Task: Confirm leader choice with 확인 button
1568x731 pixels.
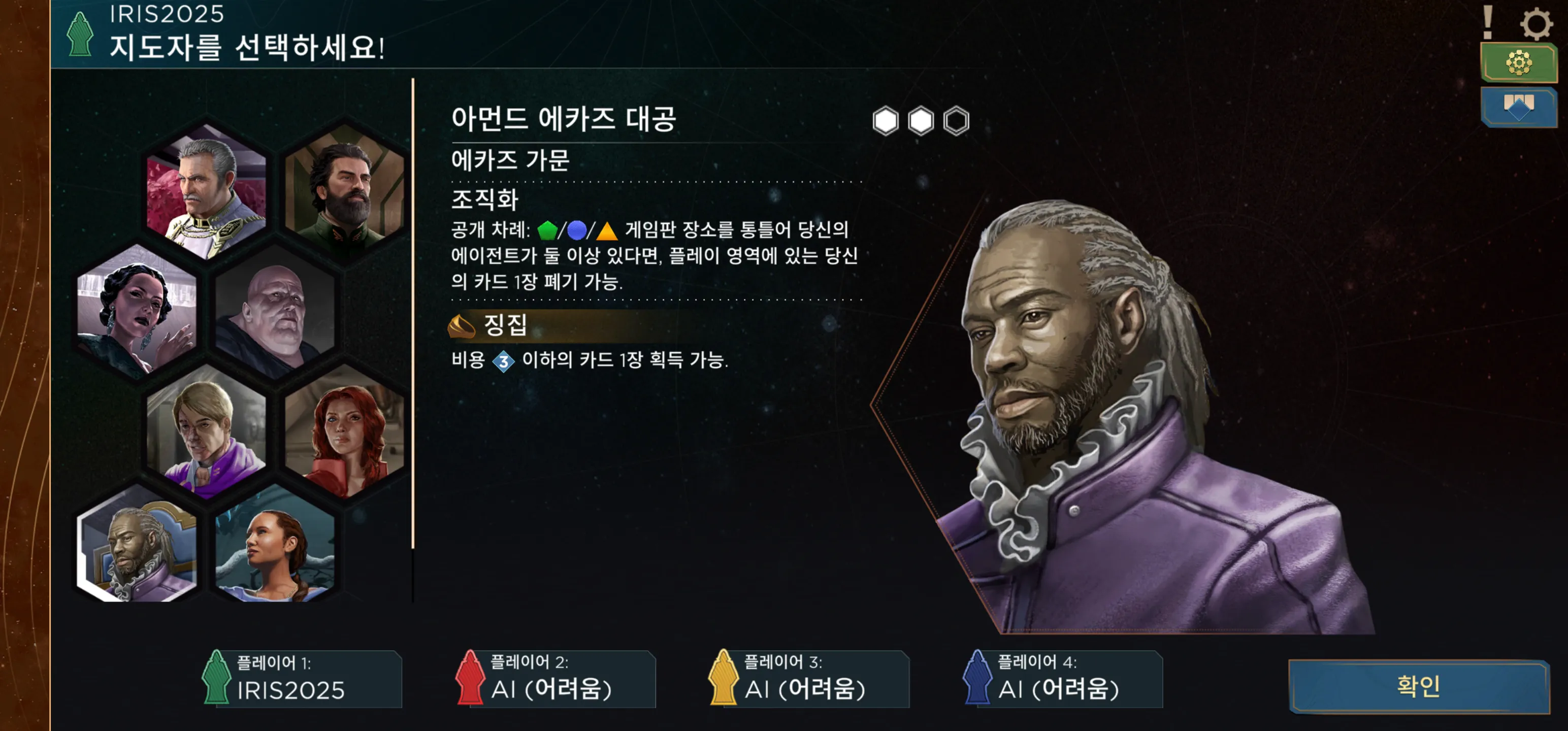Action: pyautogui.click(x=1418, y=686)
